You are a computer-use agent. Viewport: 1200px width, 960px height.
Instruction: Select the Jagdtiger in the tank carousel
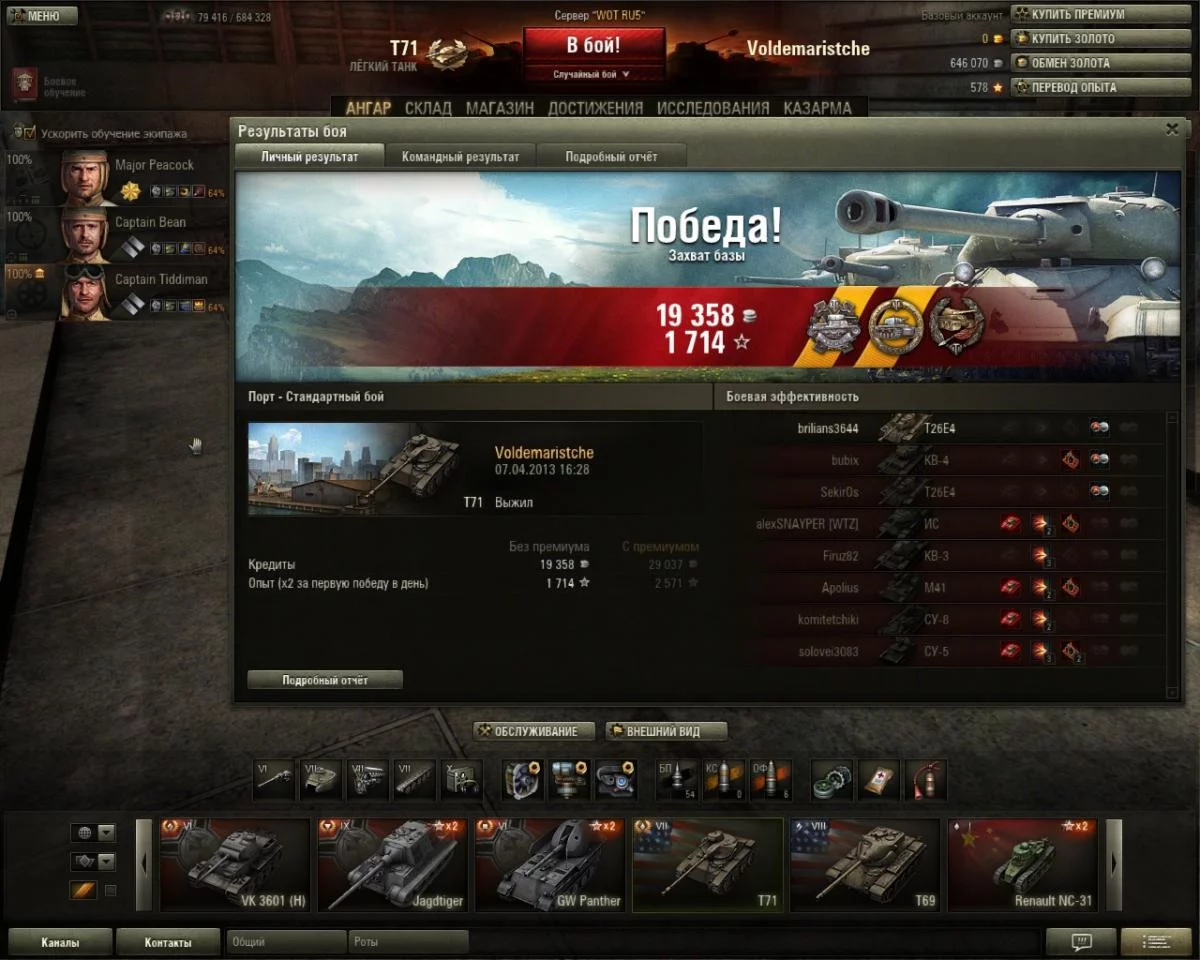tap(392, 865)
